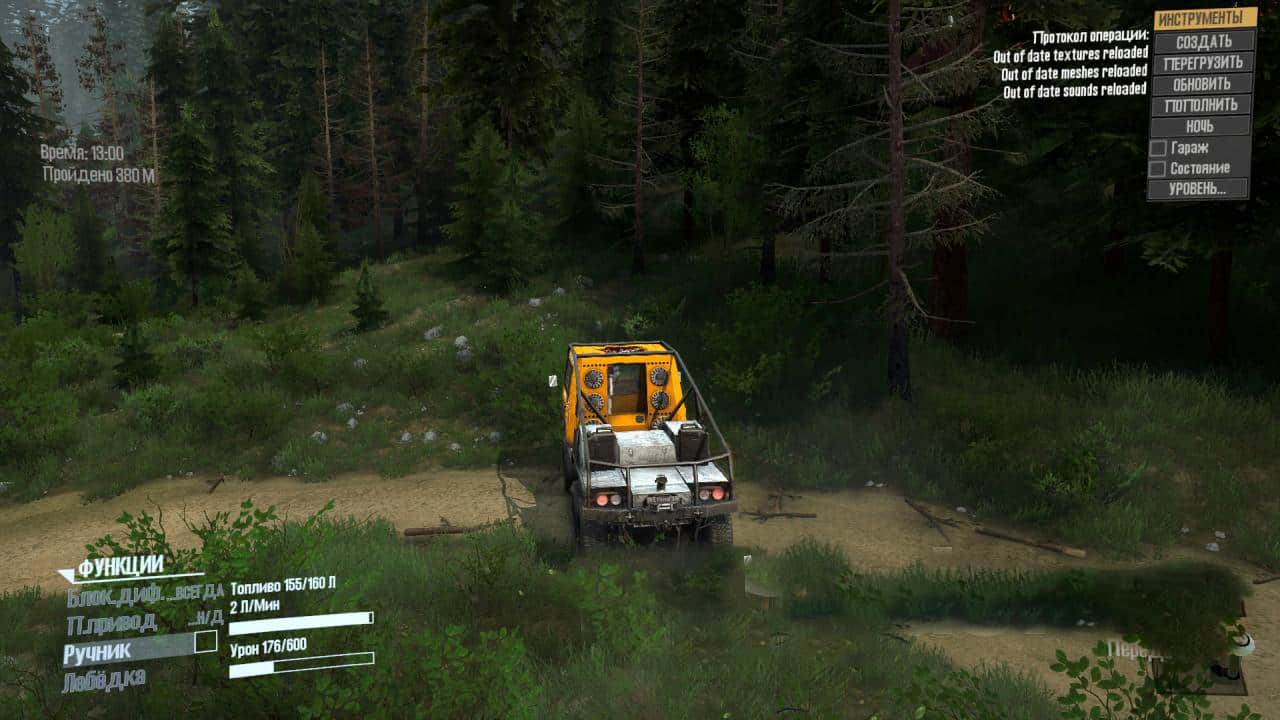Image resolution: width=1280 pixels, height=720 pixels.
Task: Activate the Лебёдка winch function
Action: pyautogui.click(x=103, y=681)
